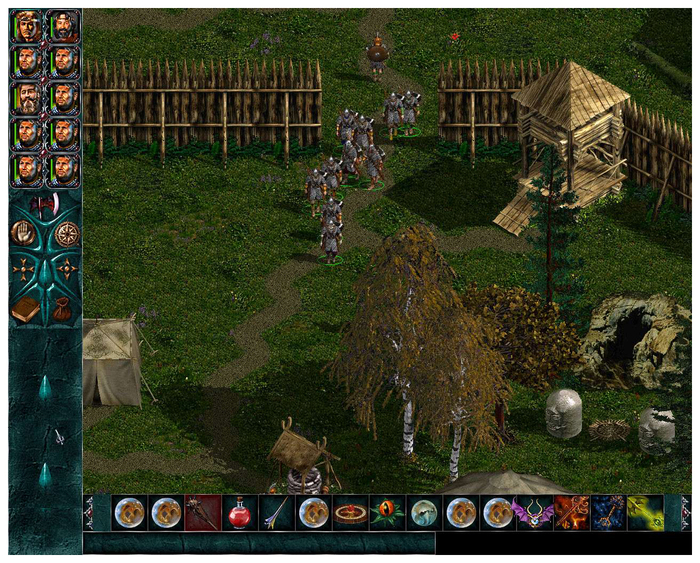This screenshot has height=563, width=700.
Task: Use the red health potion slot
Action: pos(238,512)
